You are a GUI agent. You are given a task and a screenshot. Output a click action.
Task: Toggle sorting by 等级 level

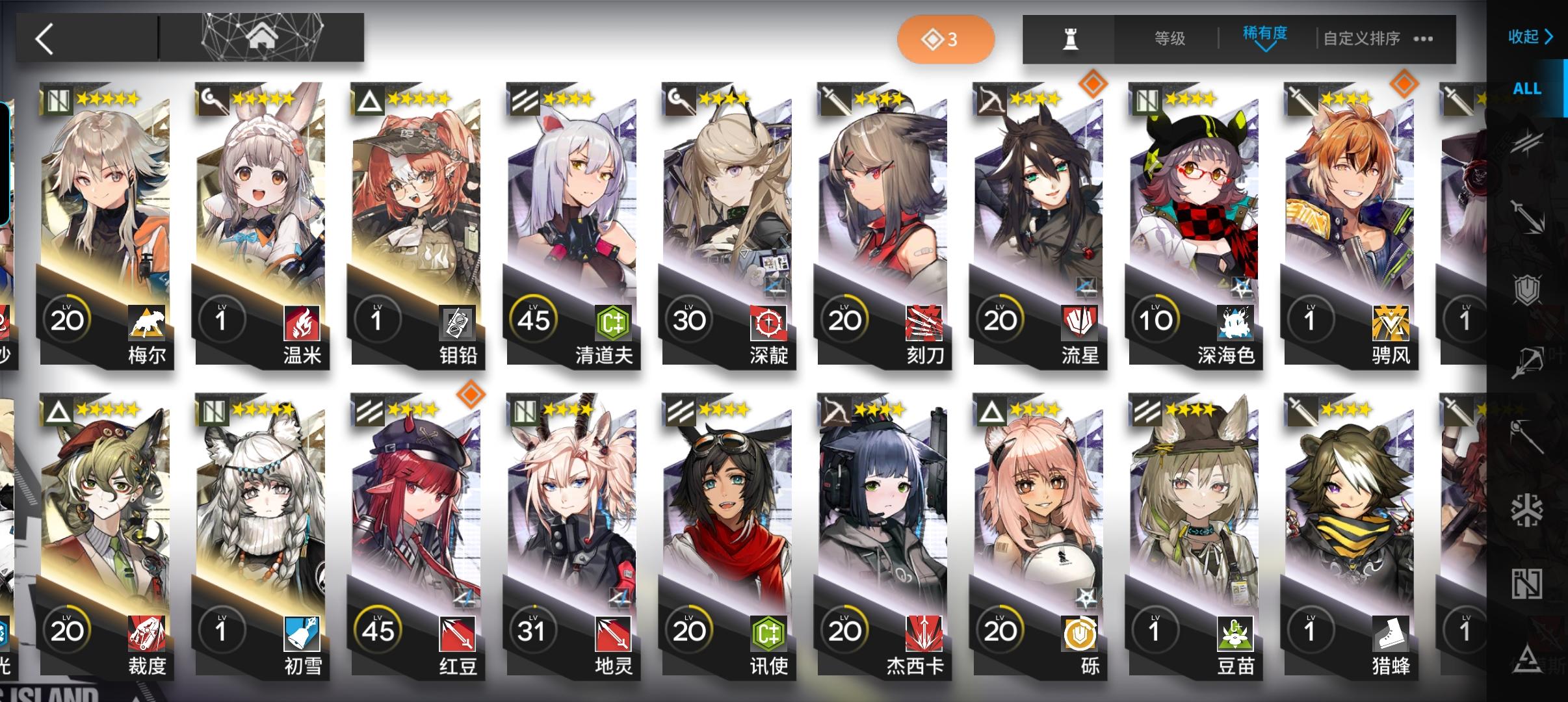point(1171,38)
